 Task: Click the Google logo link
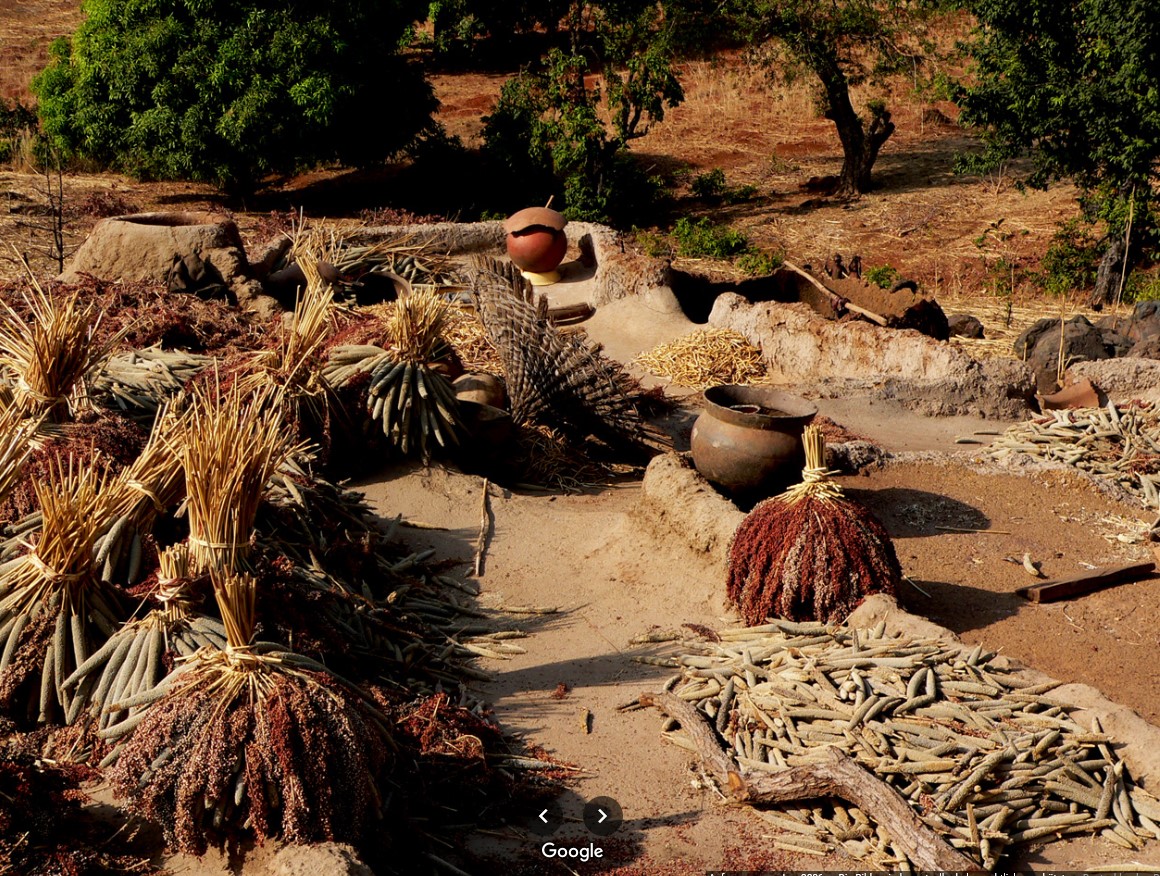tap(572, 851)
